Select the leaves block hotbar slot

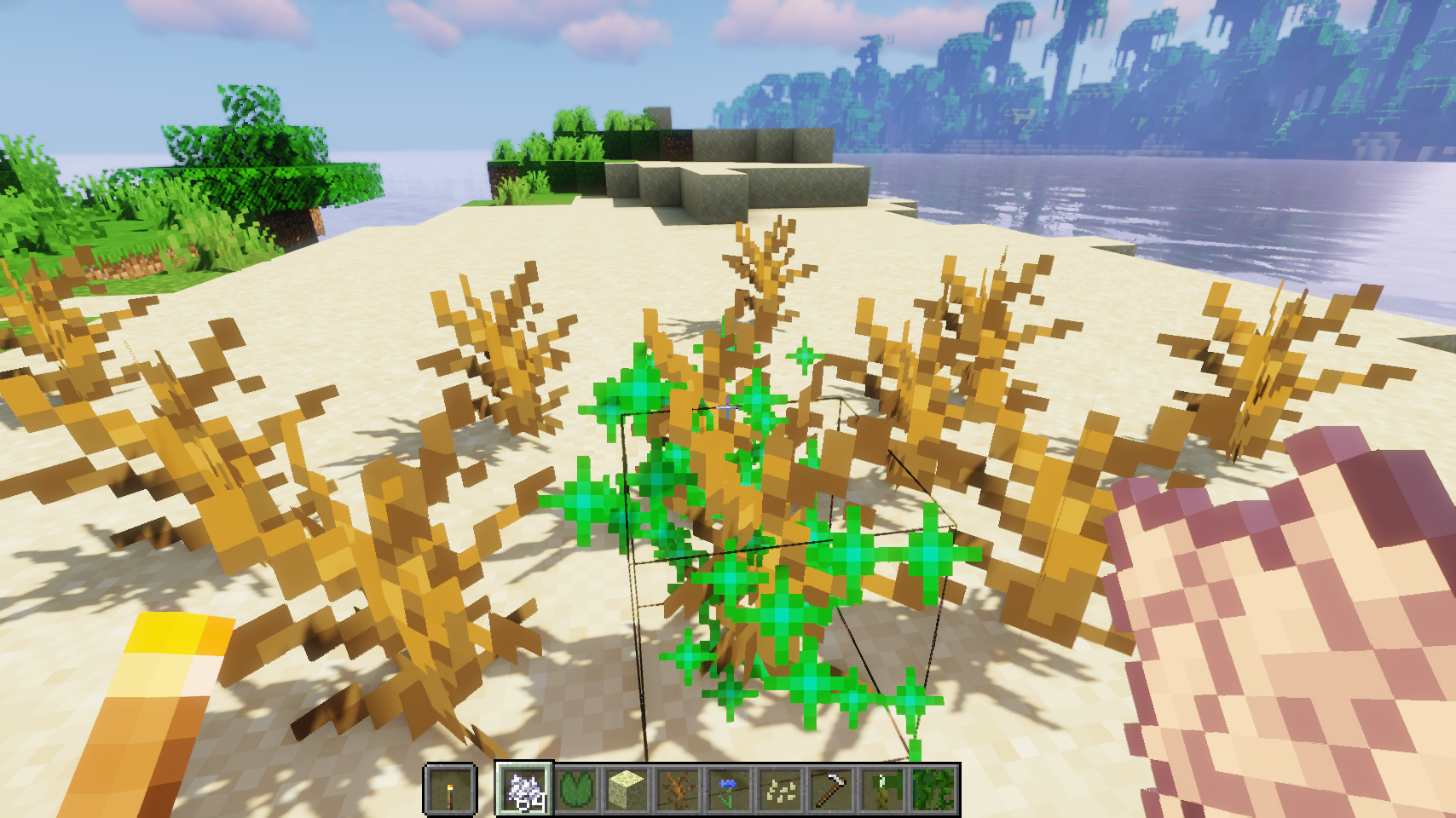(934, 790)
